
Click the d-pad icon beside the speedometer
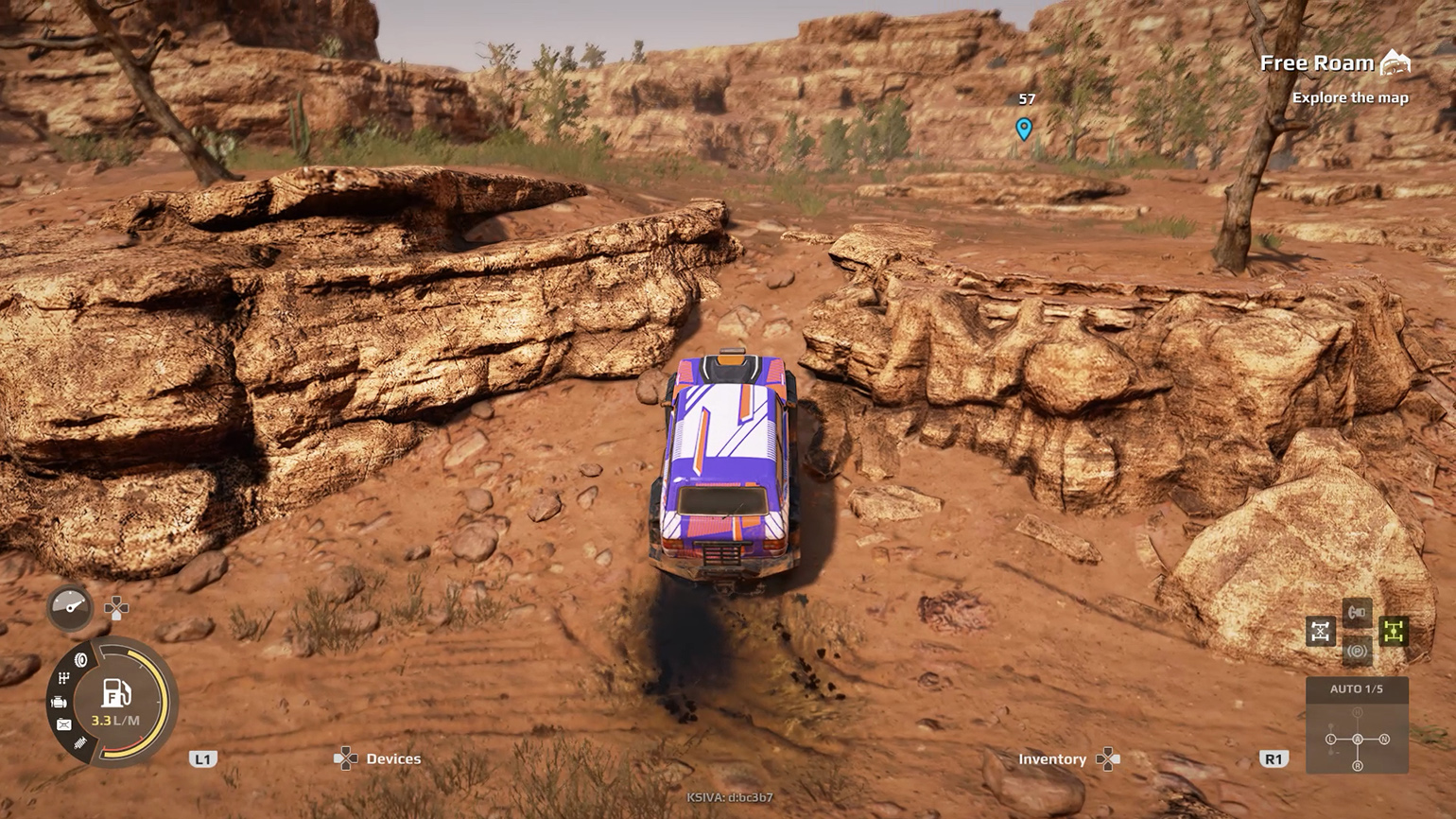[x=116, y=607]
